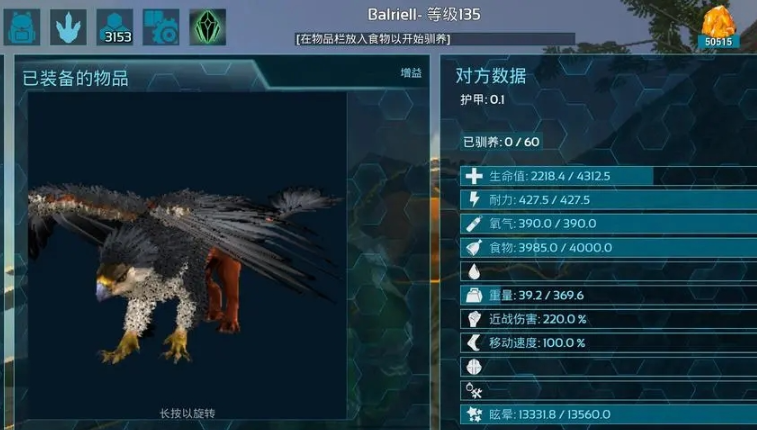Tap the amber currency icon showing 50515

tap(716, 26)
